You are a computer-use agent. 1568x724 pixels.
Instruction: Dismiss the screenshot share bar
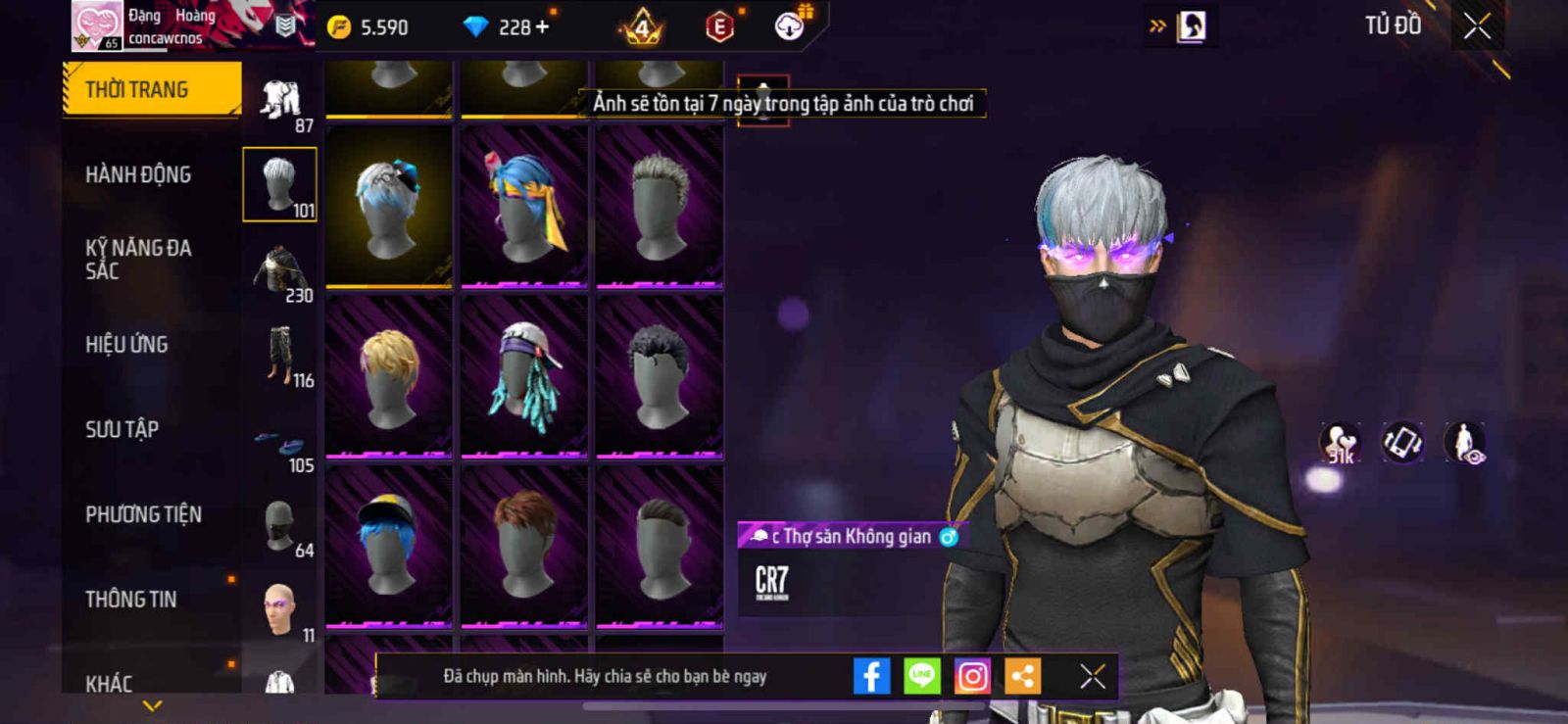1092,676
